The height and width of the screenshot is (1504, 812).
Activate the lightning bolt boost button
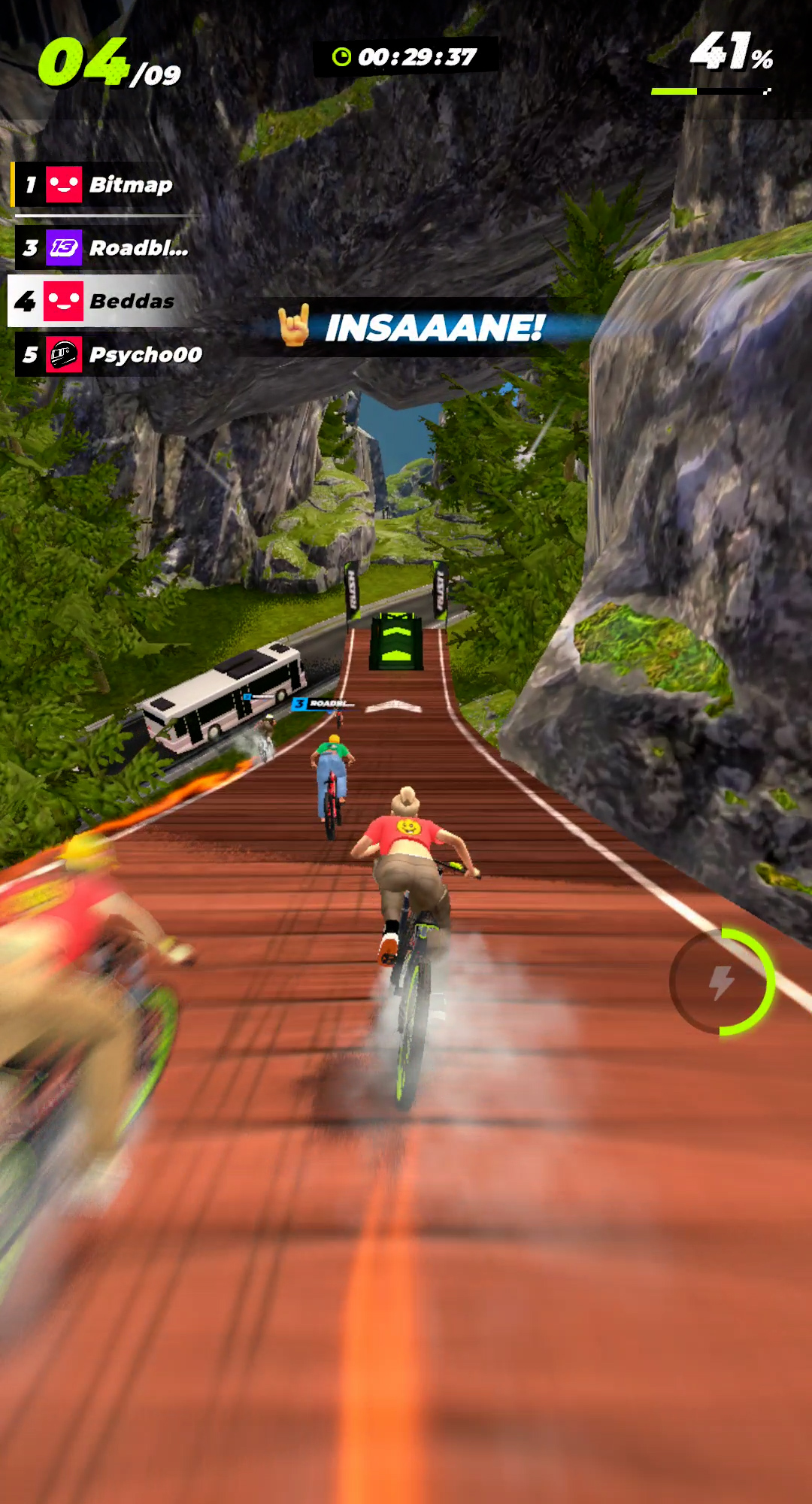tap(722, 981)
